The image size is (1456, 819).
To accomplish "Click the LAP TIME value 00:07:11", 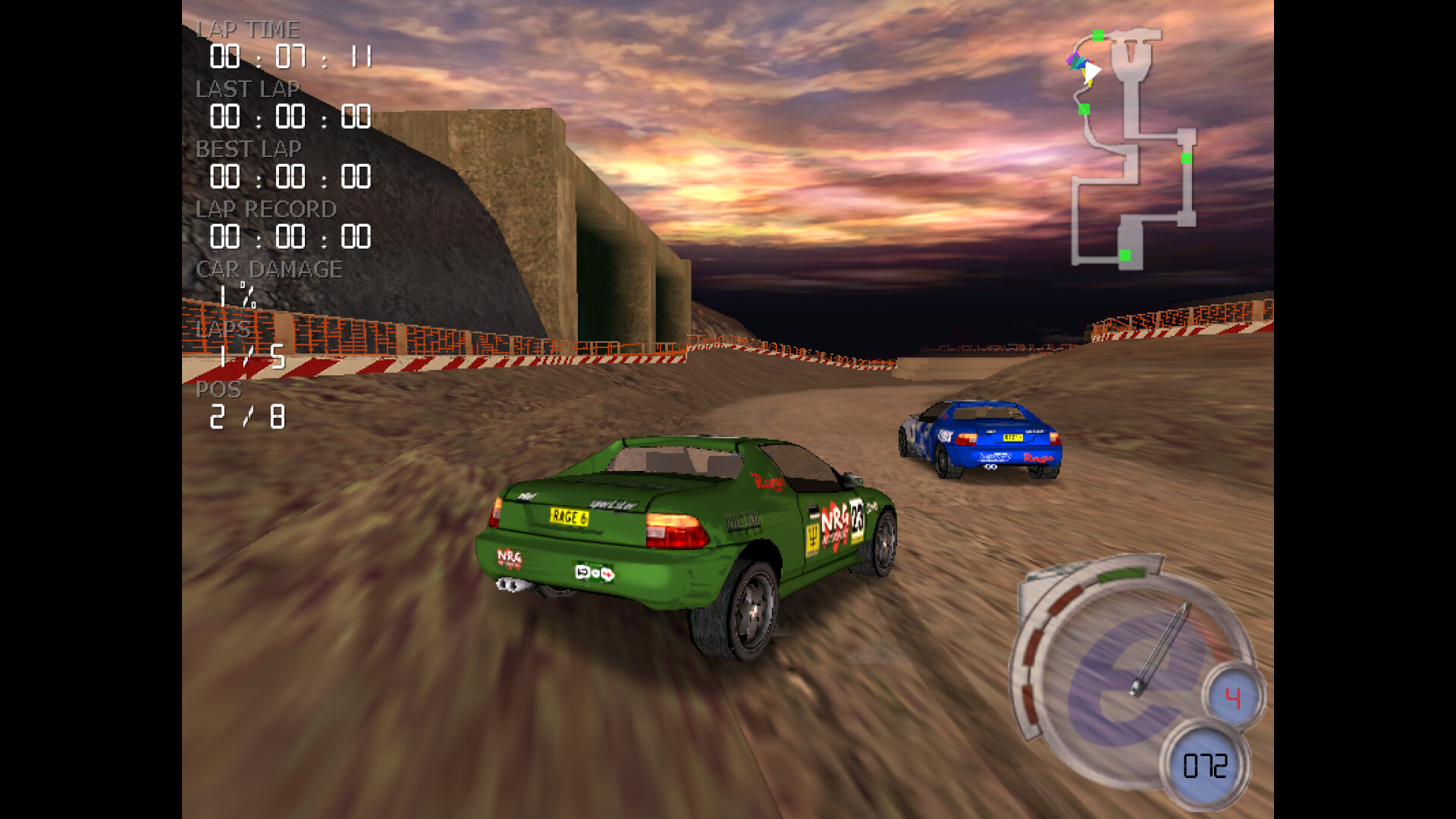I will [x=292, y=58].
